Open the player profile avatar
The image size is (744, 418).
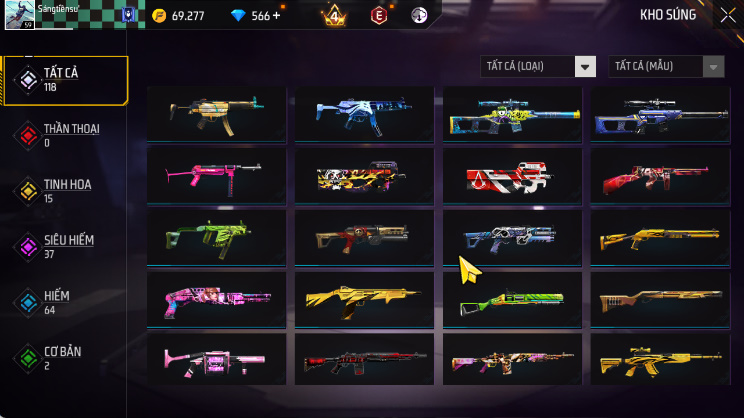pos(20,14)
